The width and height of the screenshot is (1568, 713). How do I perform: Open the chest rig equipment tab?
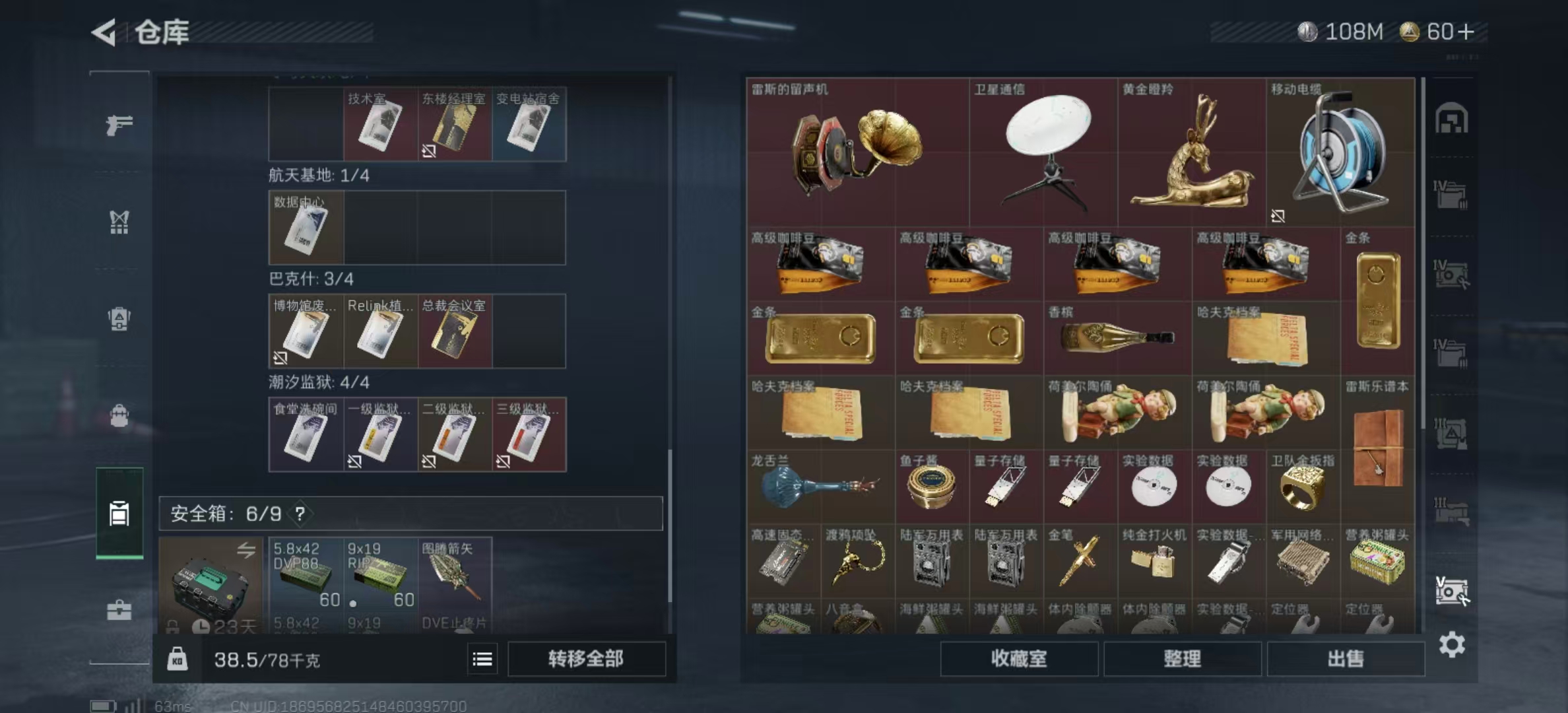click(119, 223)
